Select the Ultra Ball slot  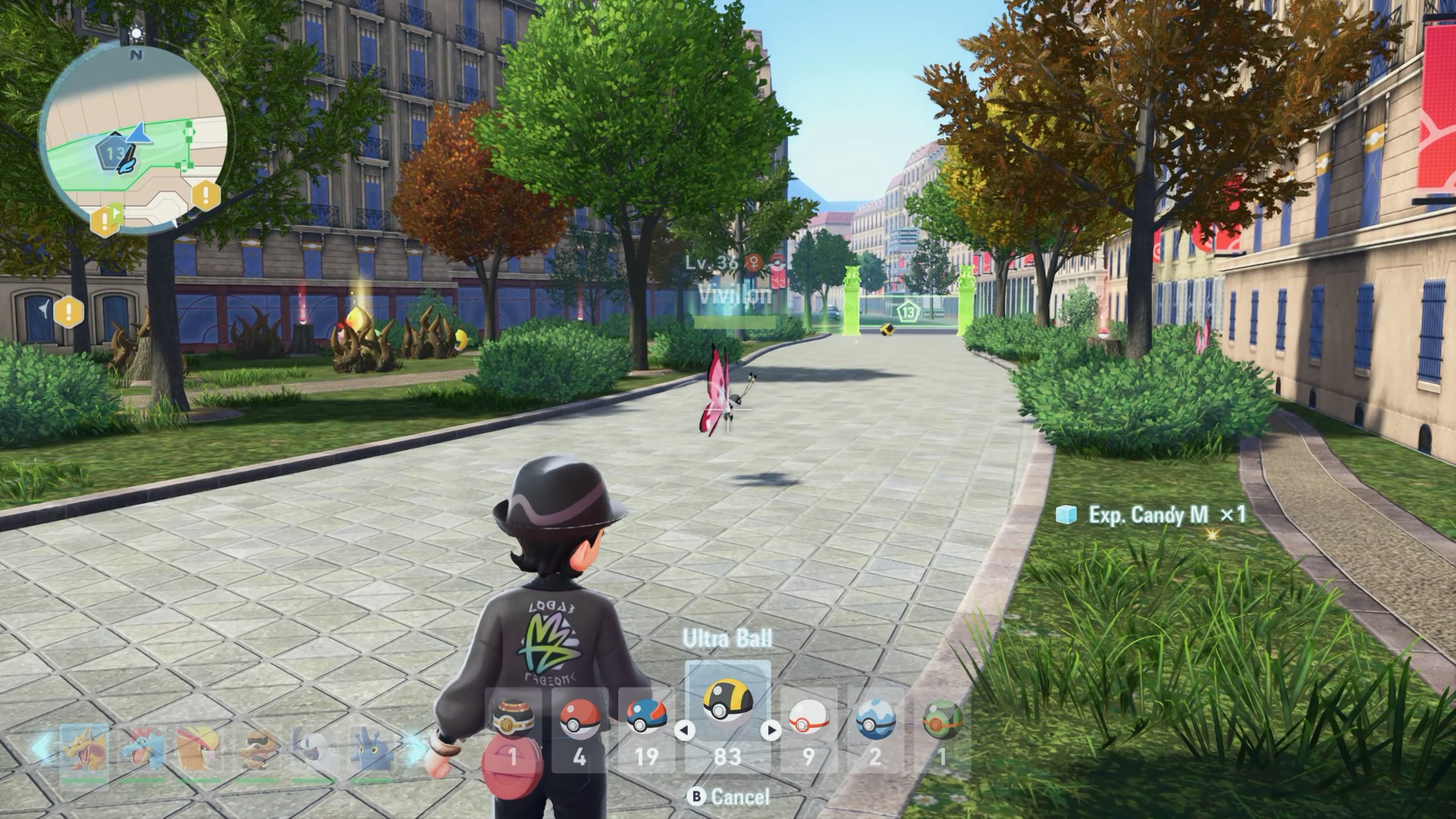pos(727,718)
